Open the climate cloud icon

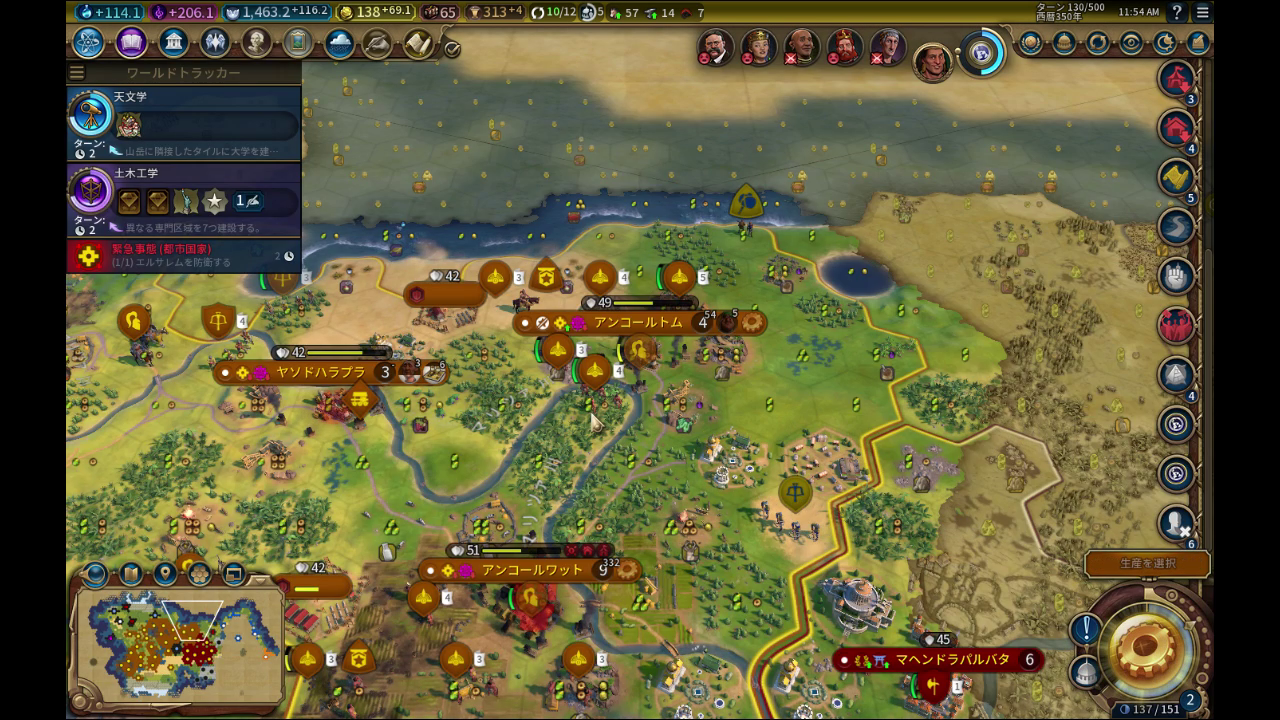(x=339, y=44)
